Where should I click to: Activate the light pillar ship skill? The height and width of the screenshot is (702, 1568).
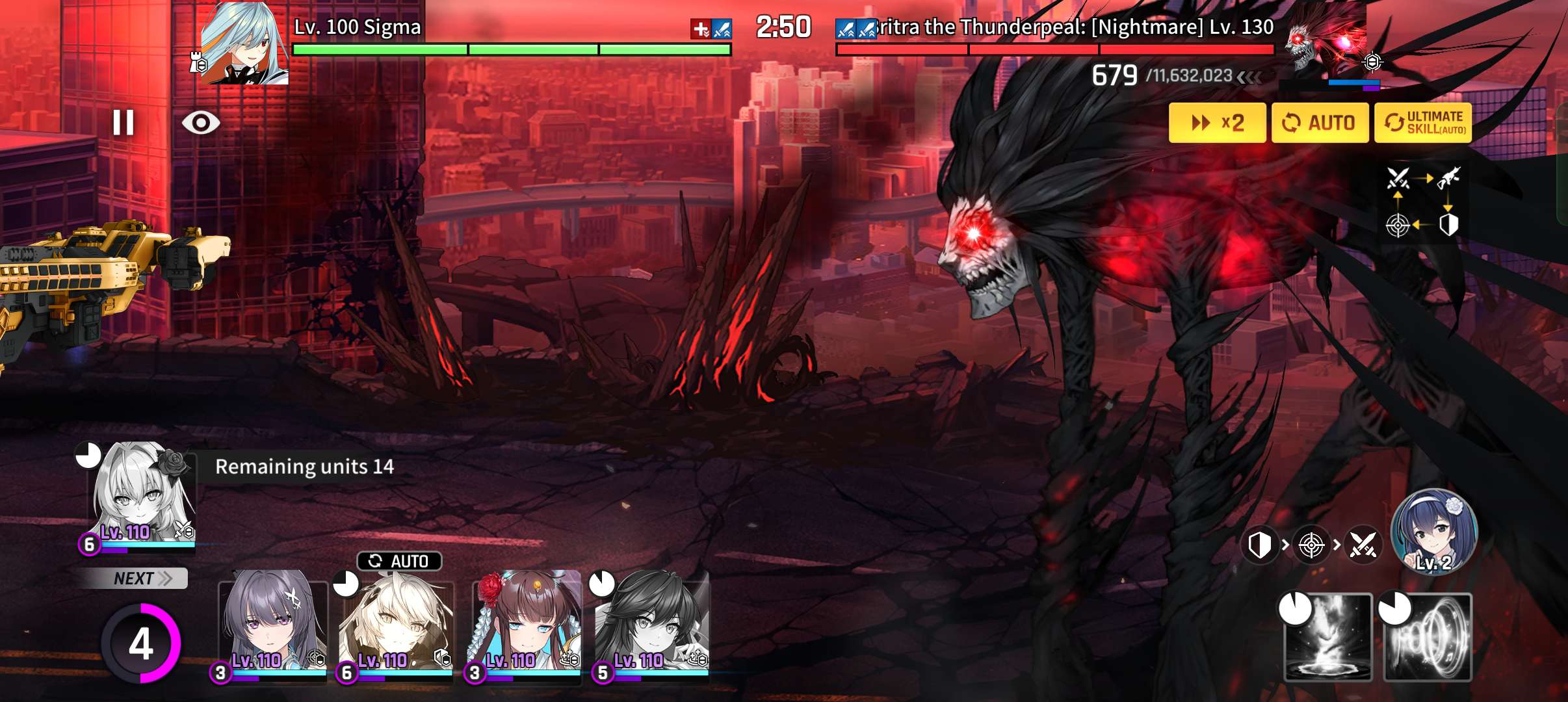pos(1328,638)
